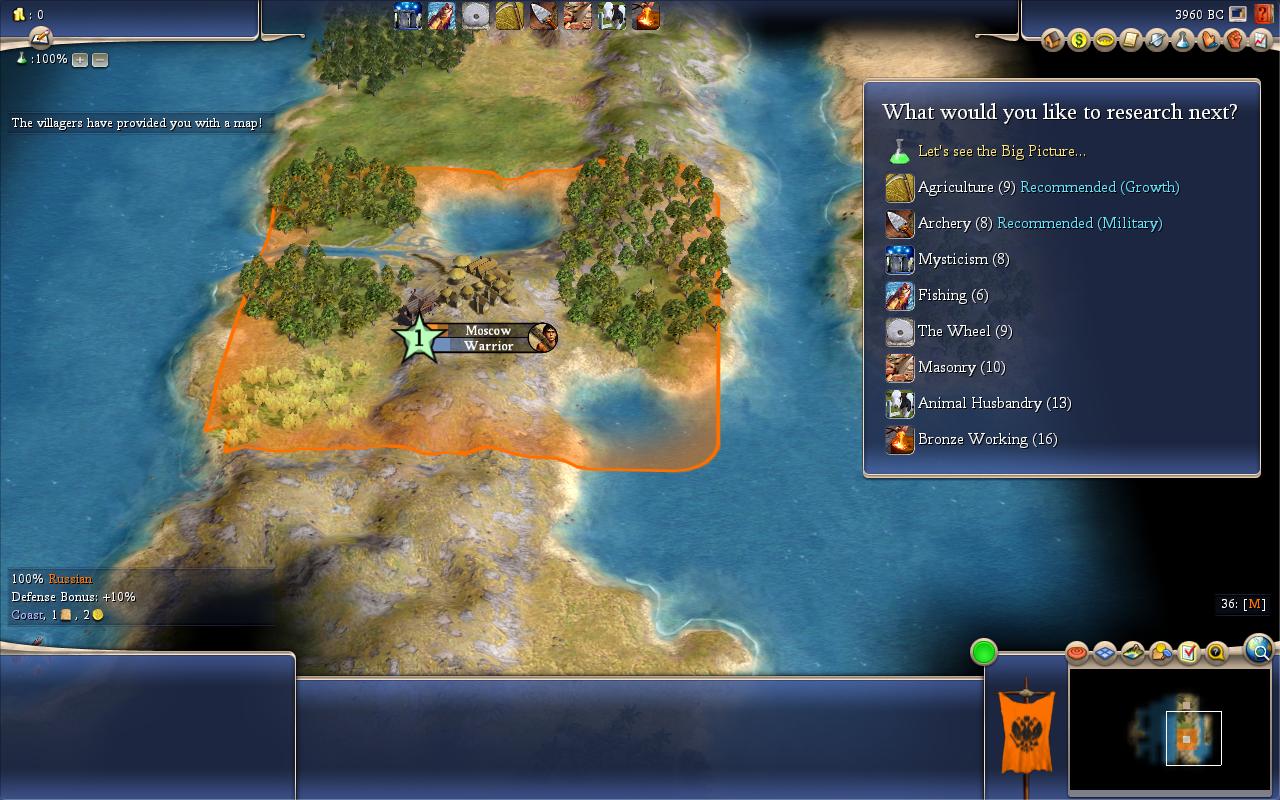Click the green end turn button
This screenshot has width=1280, height=800.
coord(984,653)
